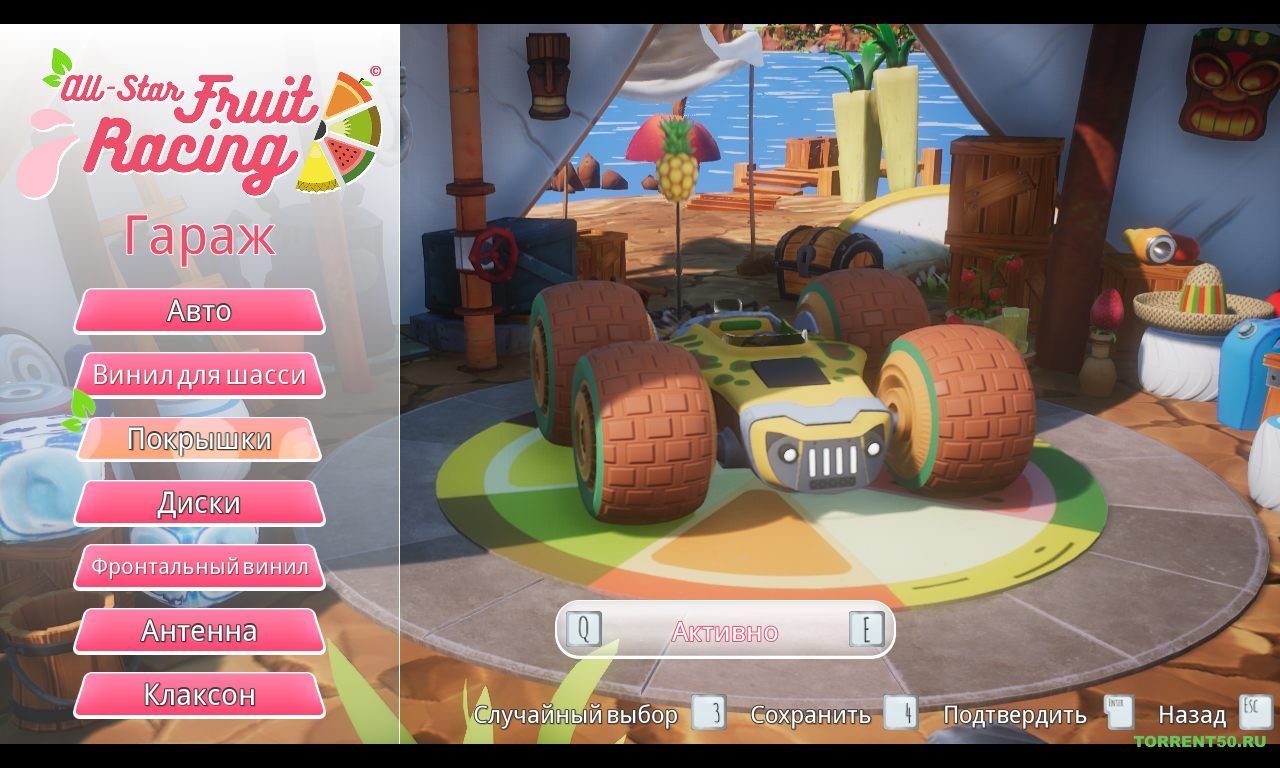Viewport: 1280px width, 768px height.
Task: Click Сохранить to save the setup
Action: click(x=810, y=715)
